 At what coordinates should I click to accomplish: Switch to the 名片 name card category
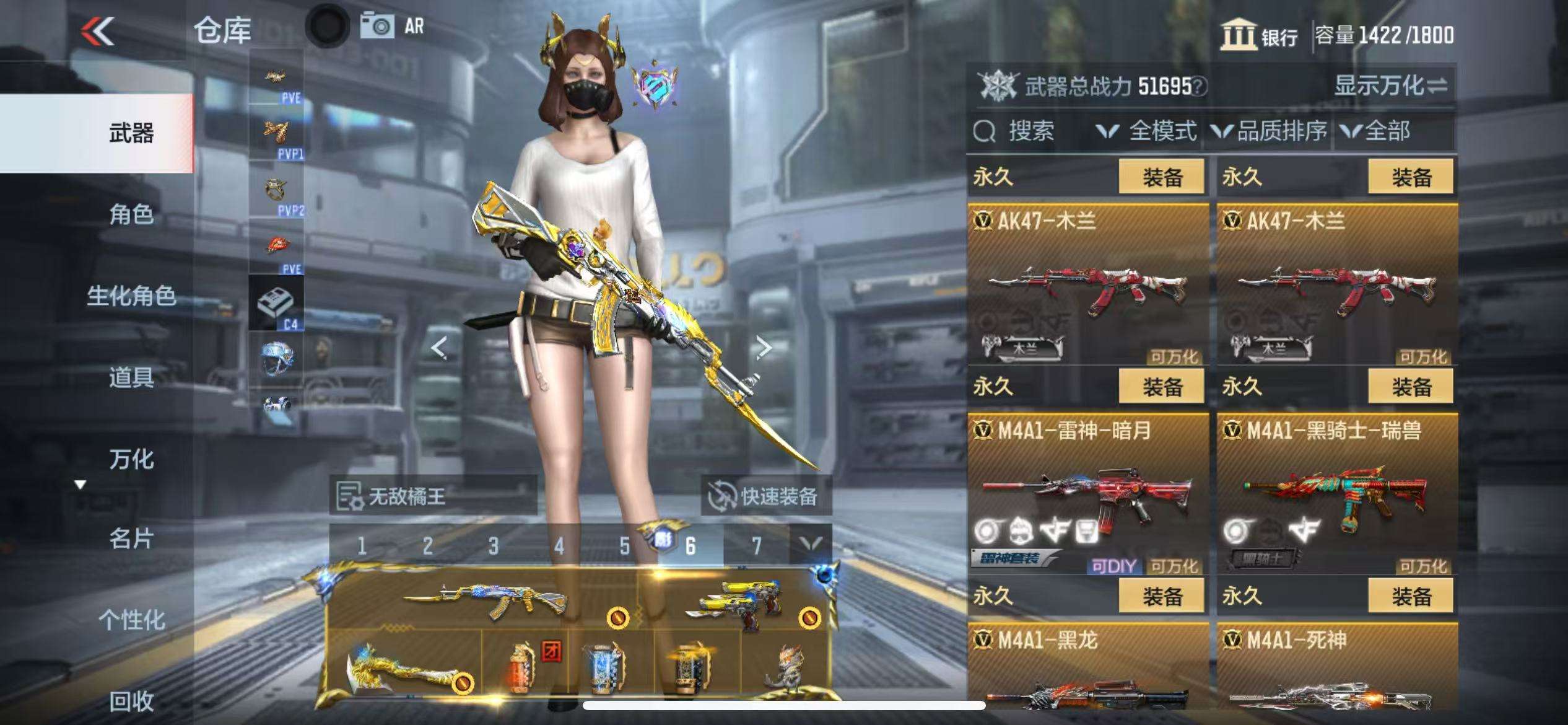(x=131, y=539)
